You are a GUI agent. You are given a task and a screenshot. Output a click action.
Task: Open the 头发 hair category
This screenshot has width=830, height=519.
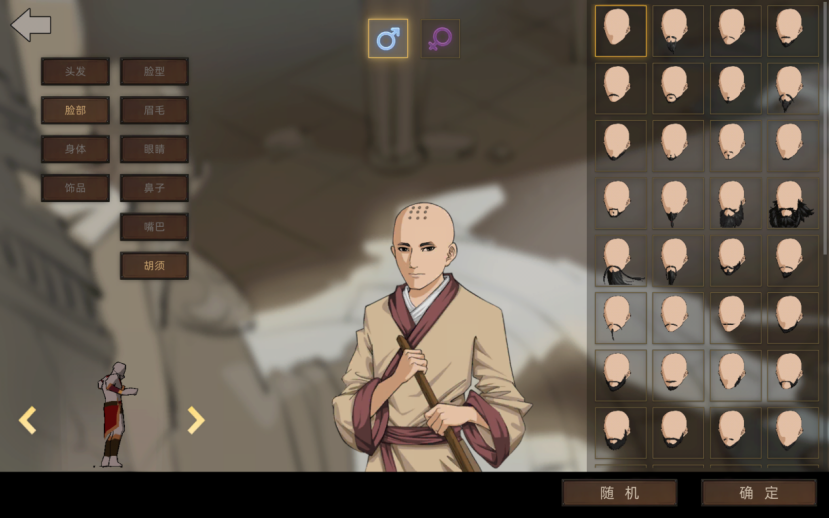tap(75, 71)
